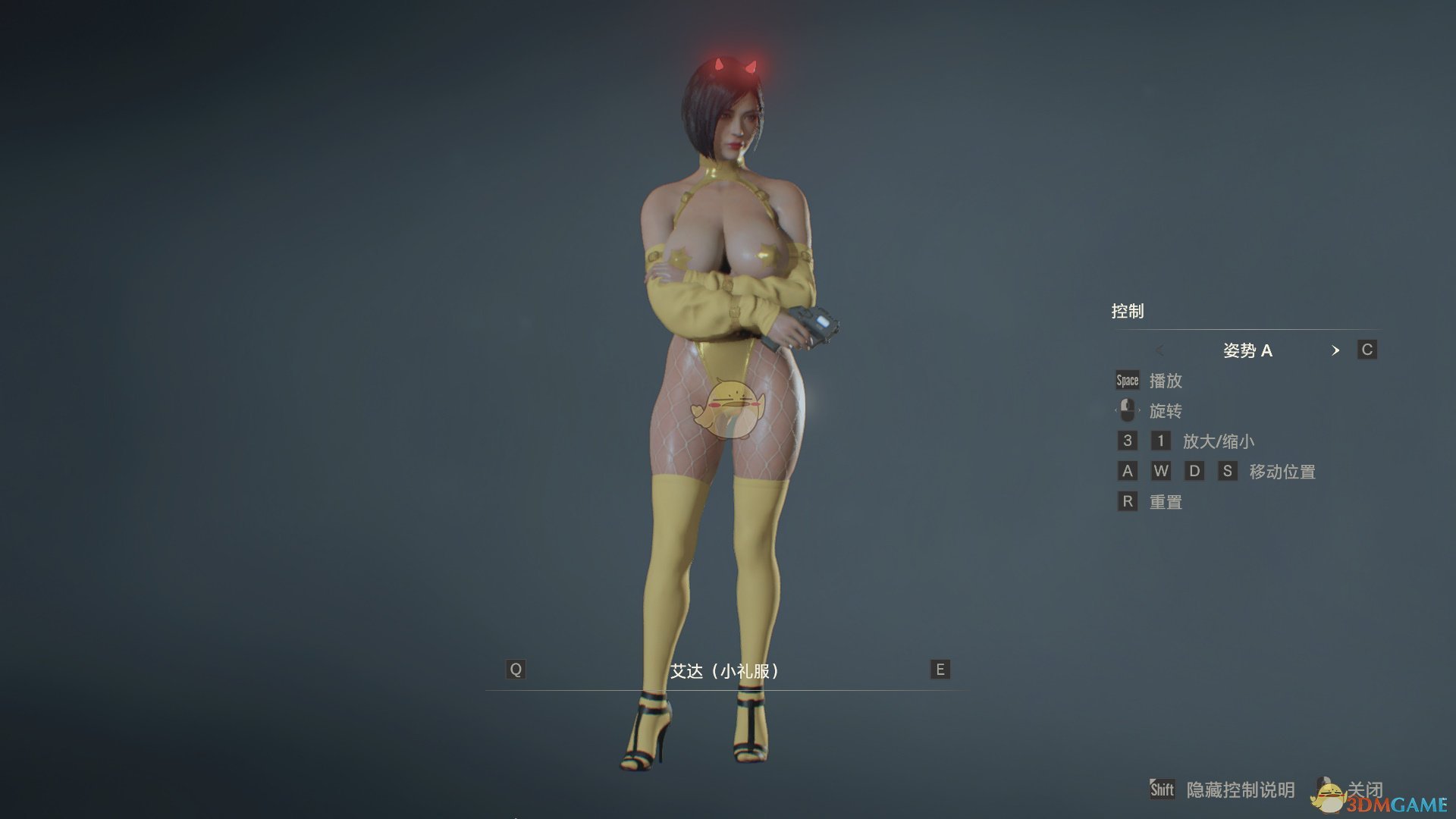Click the 'Q' badge left of character name
Image resolution: width=1456 pixels, height=819 pixels.
coord(516,670)
